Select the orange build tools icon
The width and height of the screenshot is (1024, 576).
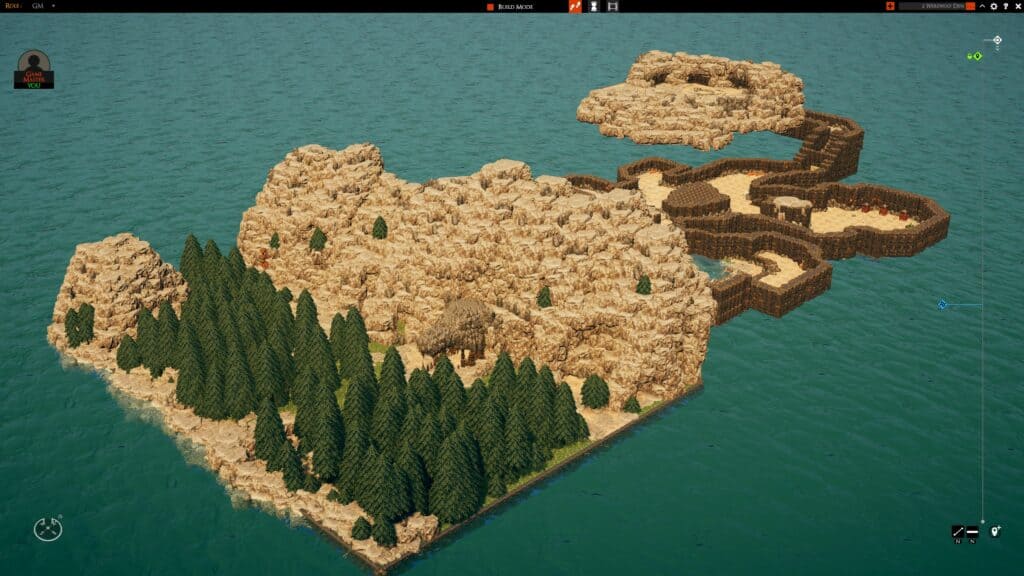(575, 6)
